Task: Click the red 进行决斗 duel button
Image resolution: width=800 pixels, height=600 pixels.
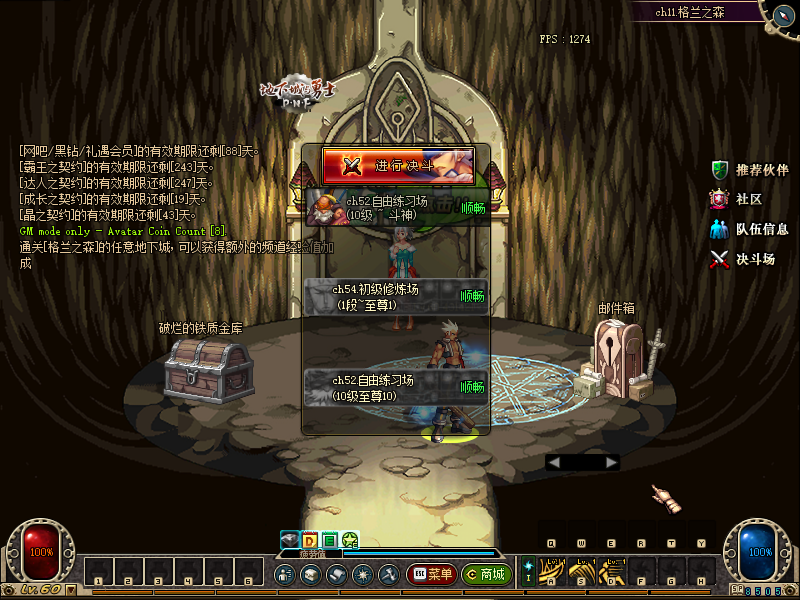Action: click(x=397, y=165)
